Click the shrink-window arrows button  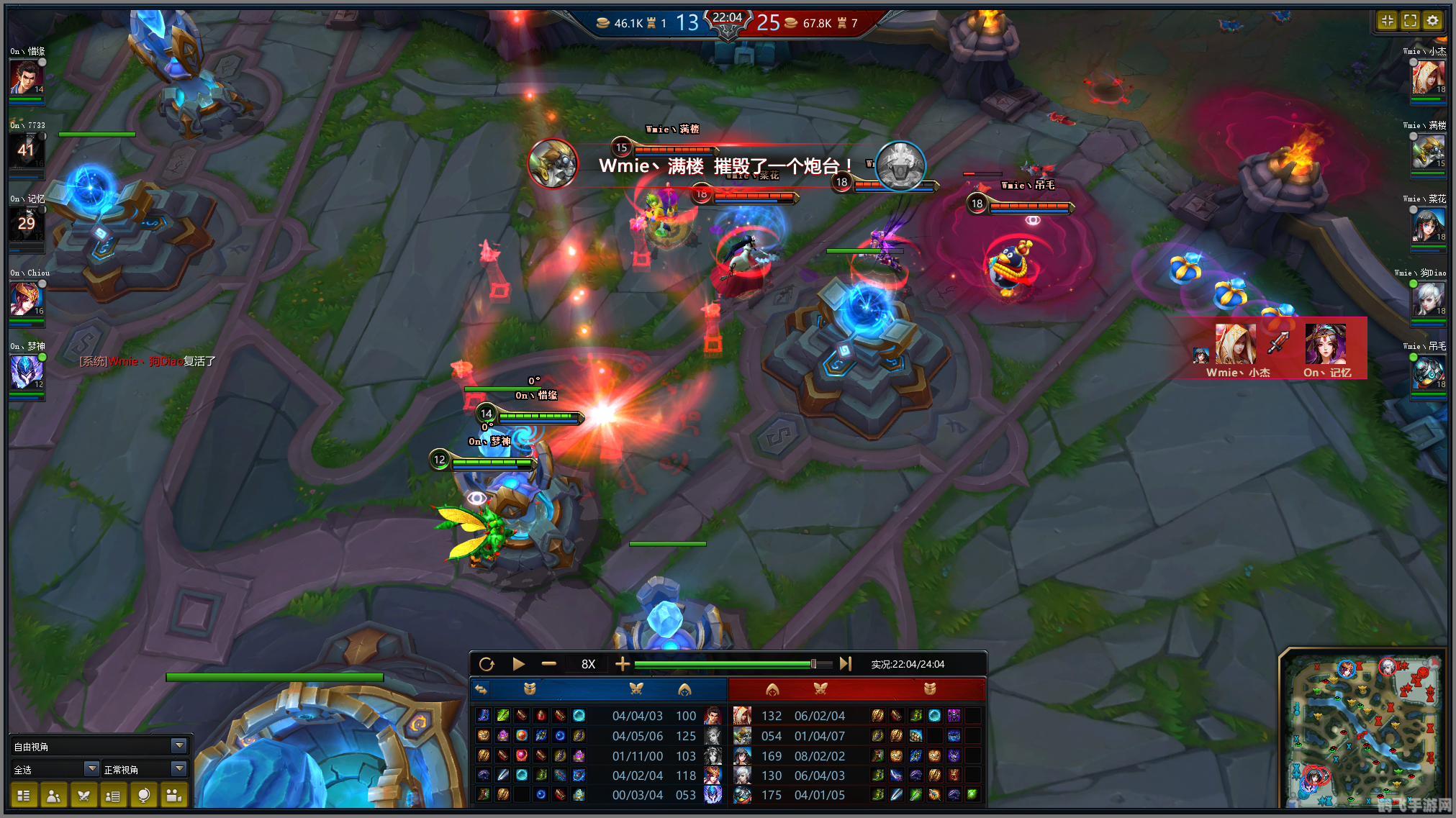tap(1388, 21)
